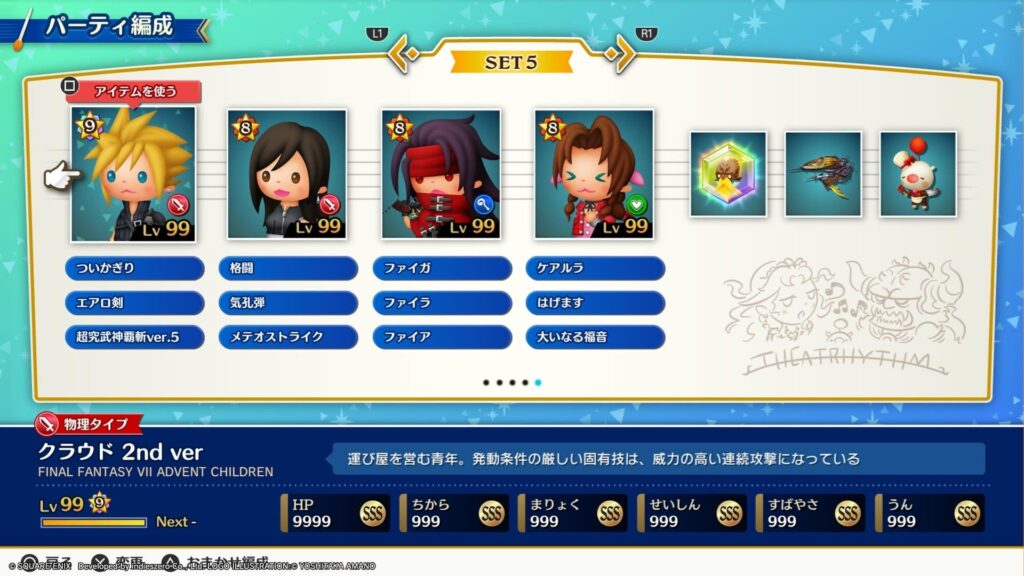Select Cloud's ついかぎり ability

[x=134, y=268]
